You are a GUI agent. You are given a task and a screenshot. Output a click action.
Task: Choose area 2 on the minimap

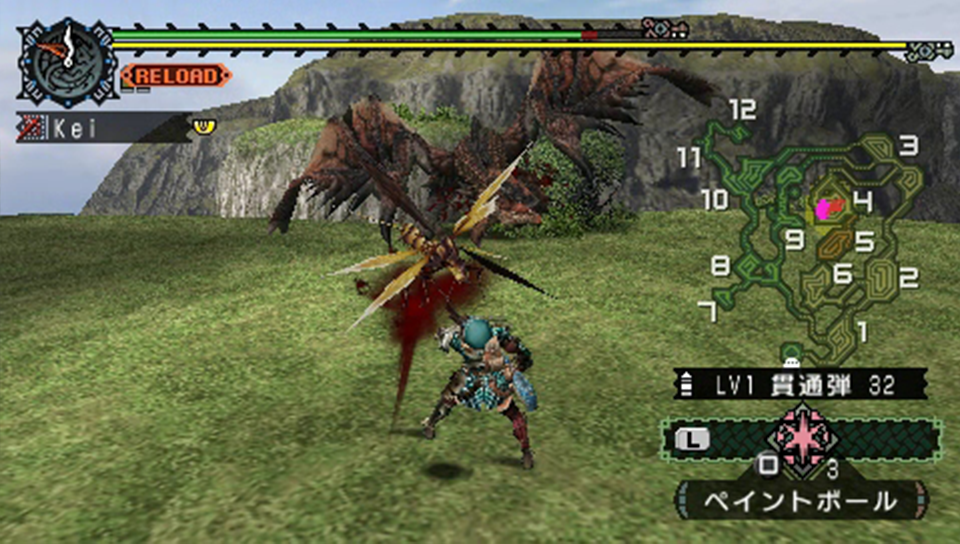point(908,278)
